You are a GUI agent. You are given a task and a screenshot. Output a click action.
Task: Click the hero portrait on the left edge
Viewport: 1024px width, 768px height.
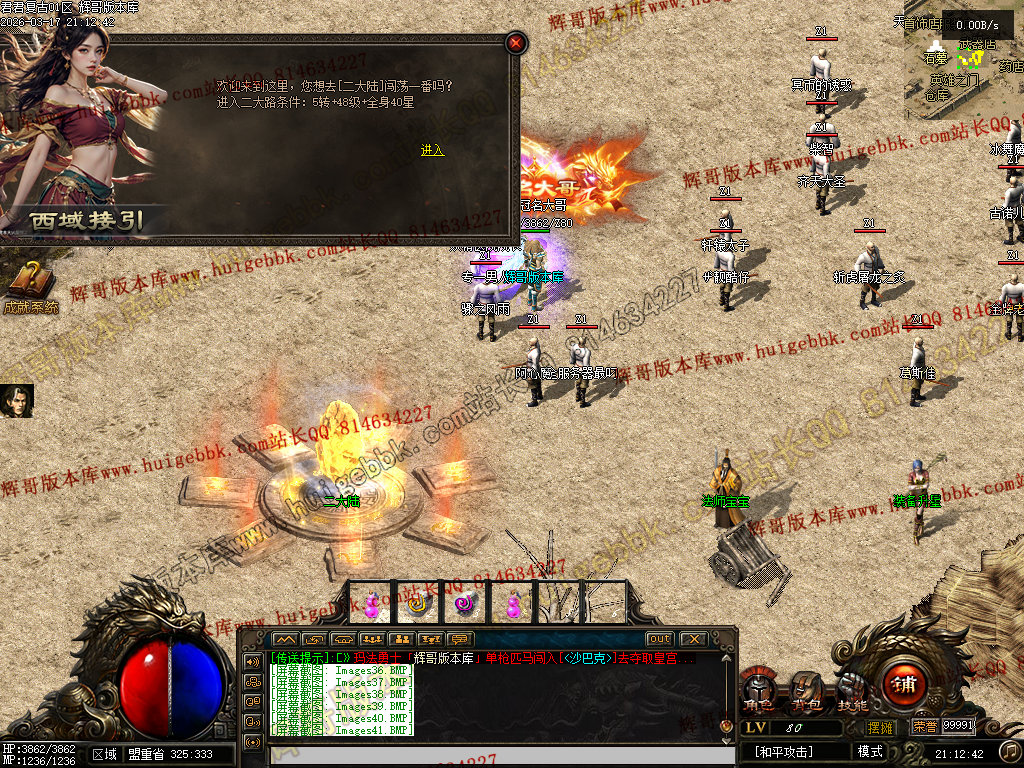click(x=15, y=401)
